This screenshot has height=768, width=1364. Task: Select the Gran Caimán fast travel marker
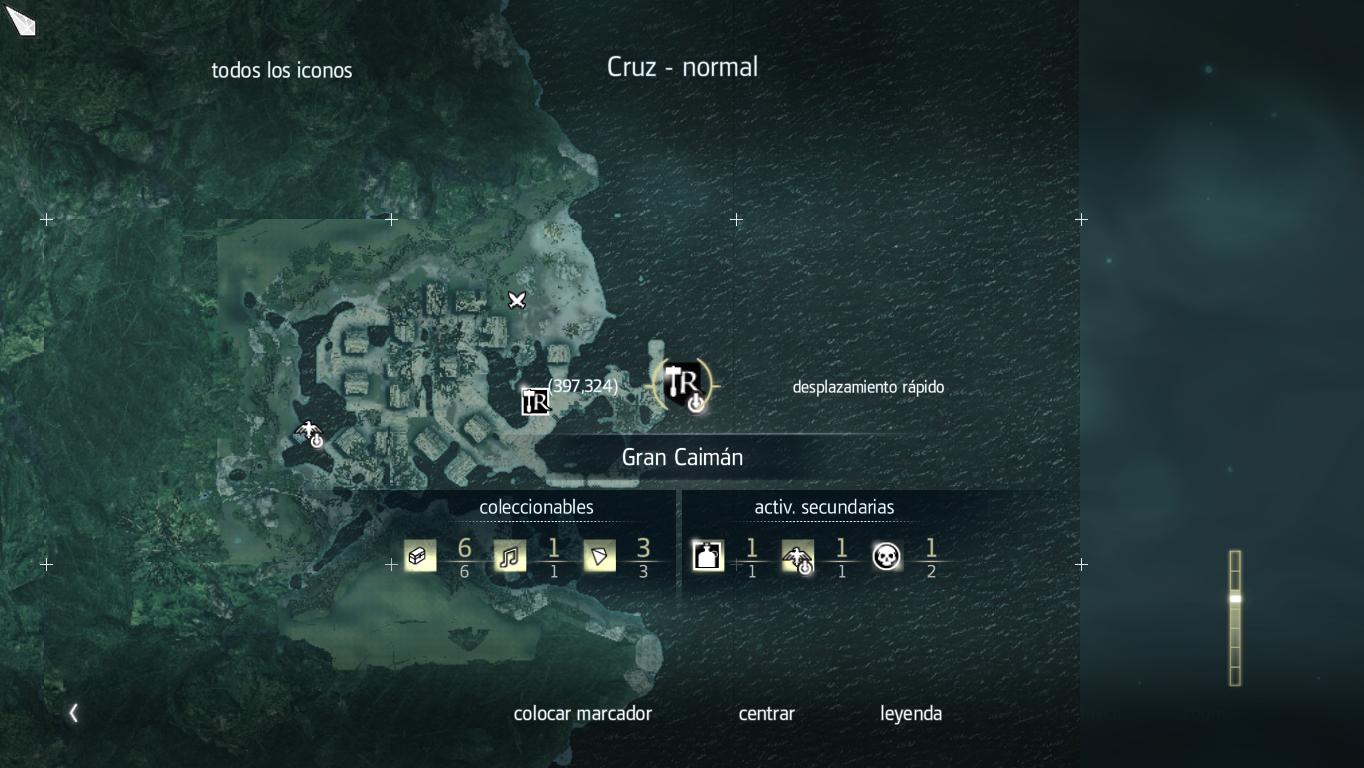(685, 385)
